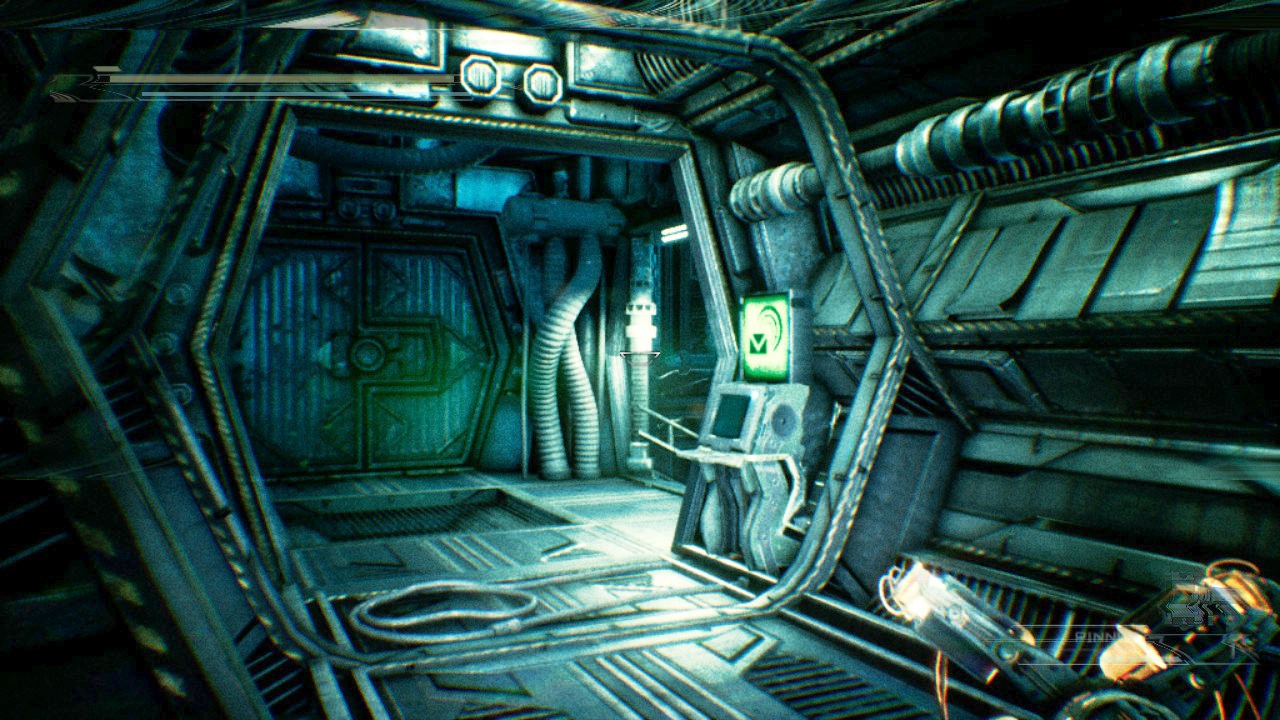Click the circular lock mechanism on bulkhead door
This screenshot has width=1280, height=720.
pyautogui.click(x=370, y=352)
